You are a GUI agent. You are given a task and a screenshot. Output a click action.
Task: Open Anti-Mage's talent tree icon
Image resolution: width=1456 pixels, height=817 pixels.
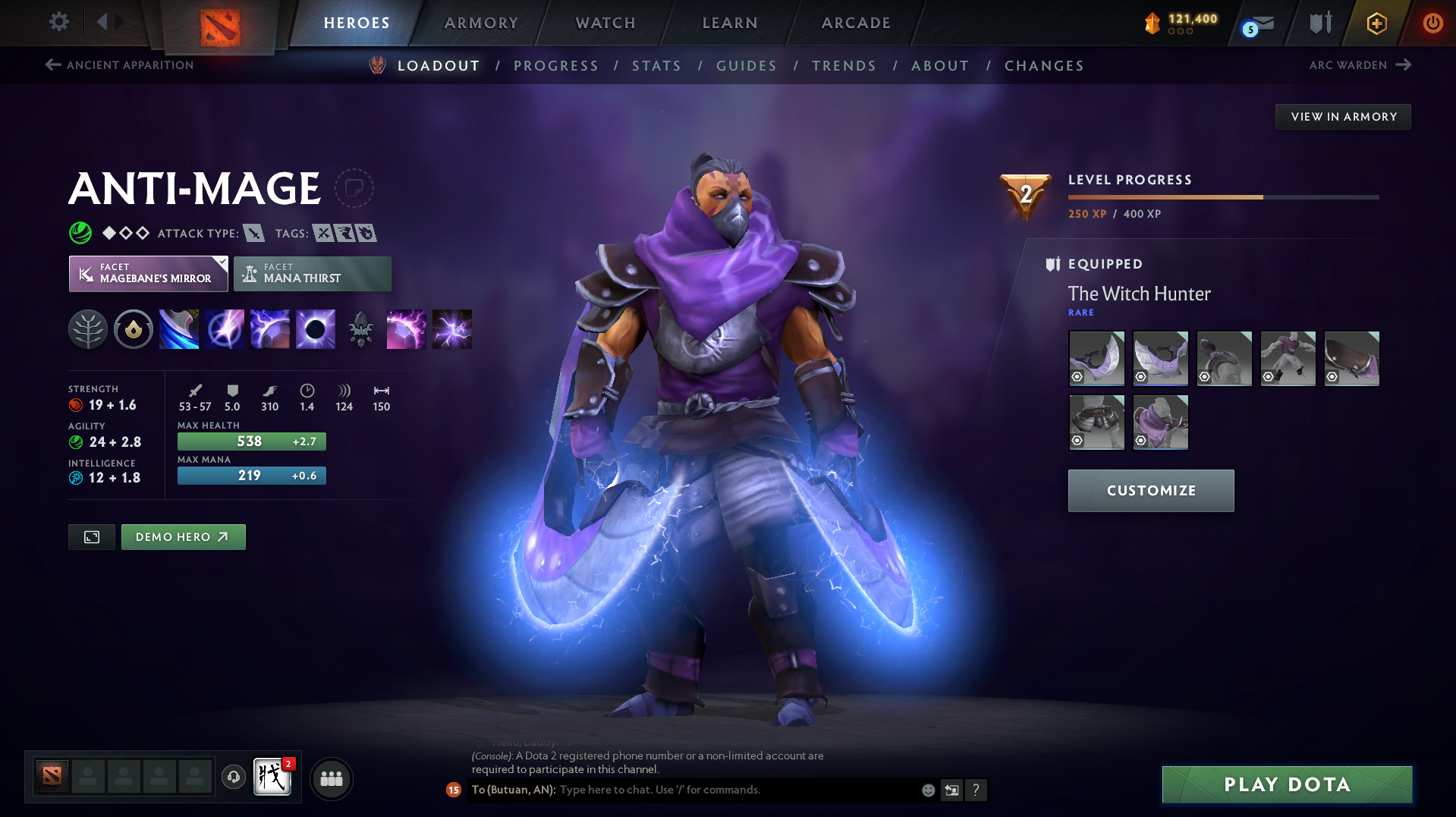tap(88, 328)
